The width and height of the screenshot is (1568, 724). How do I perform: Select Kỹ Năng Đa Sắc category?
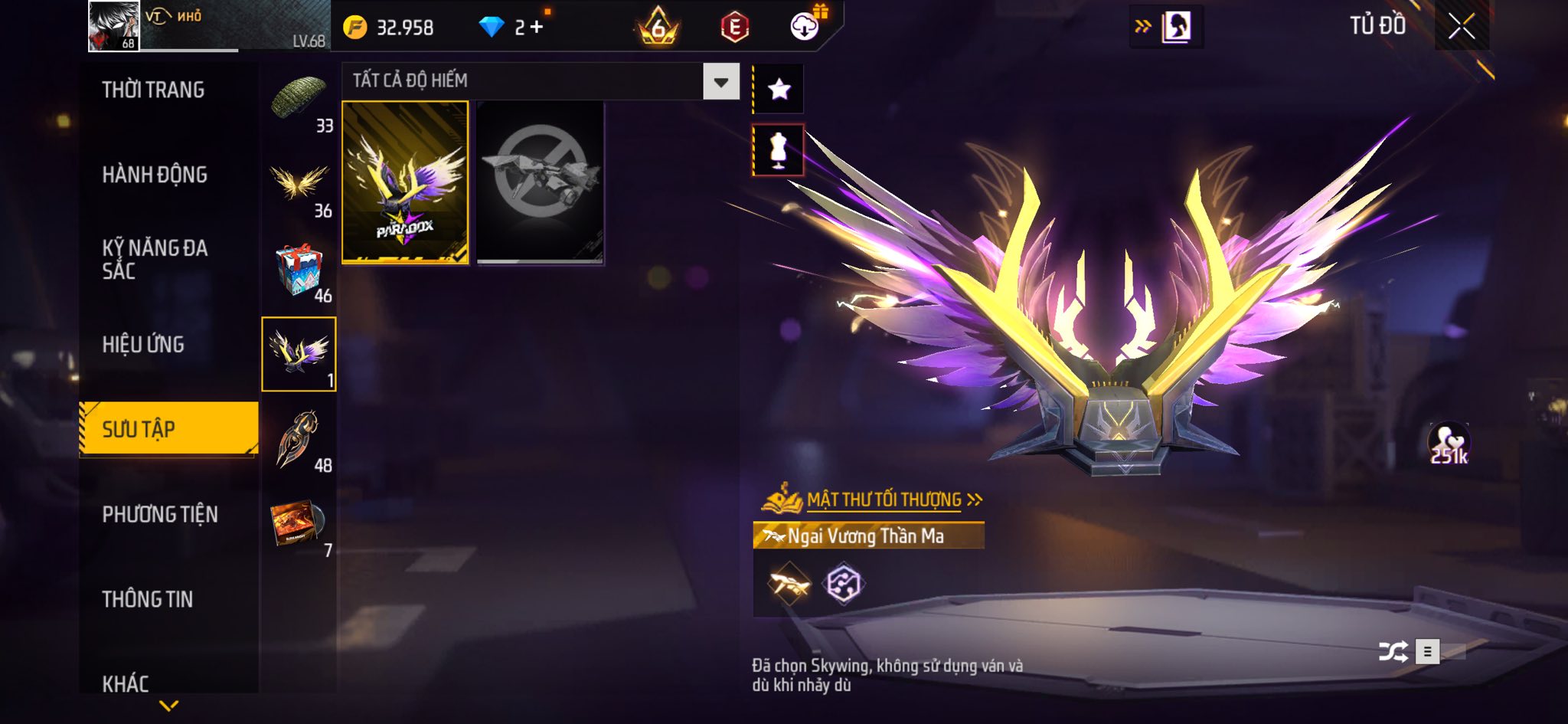pos(155,260)
